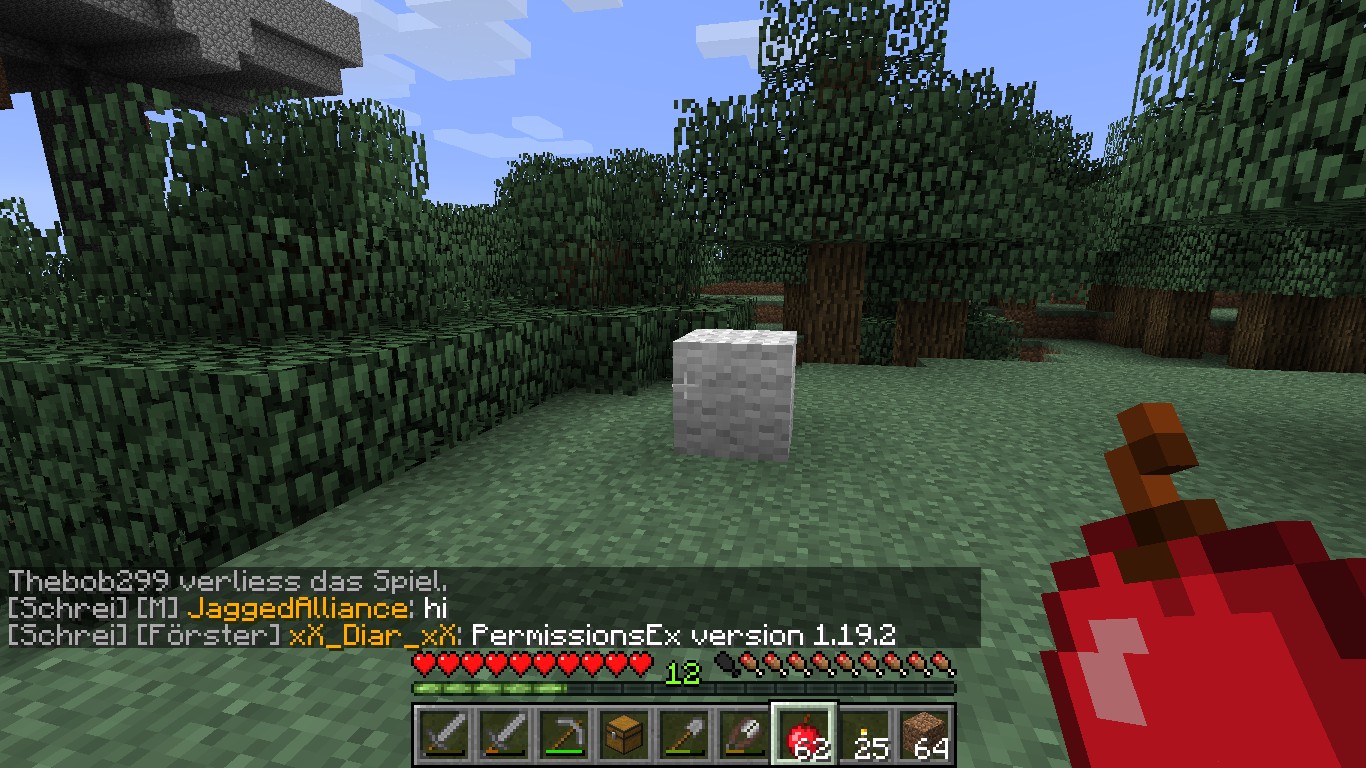Screen dimensions: 1366x768
Task: Switch to the shears slot
Action: click(744, 736)
